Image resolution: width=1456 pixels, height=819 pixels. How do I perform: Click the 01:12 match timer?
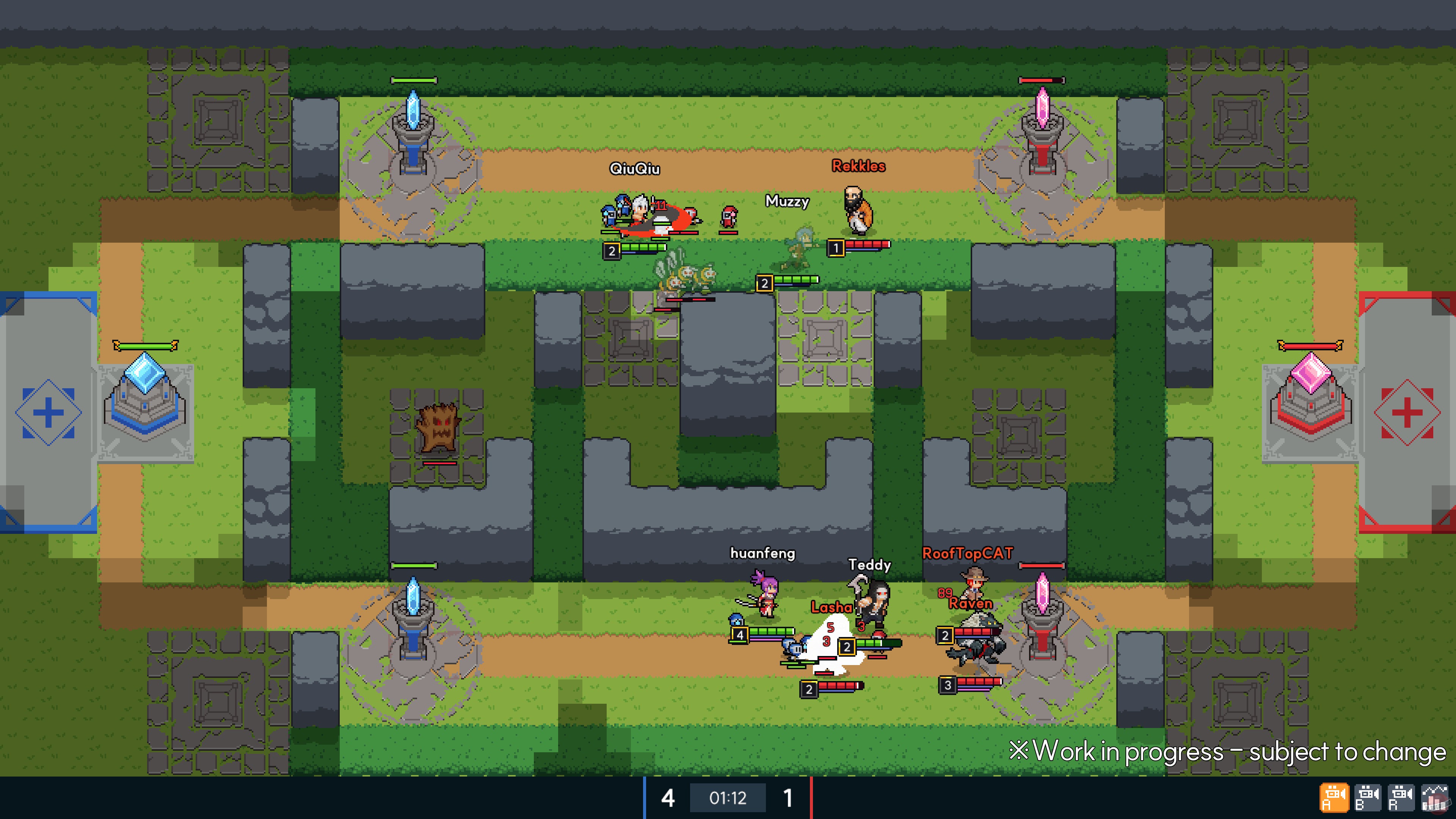coord(728,799)
